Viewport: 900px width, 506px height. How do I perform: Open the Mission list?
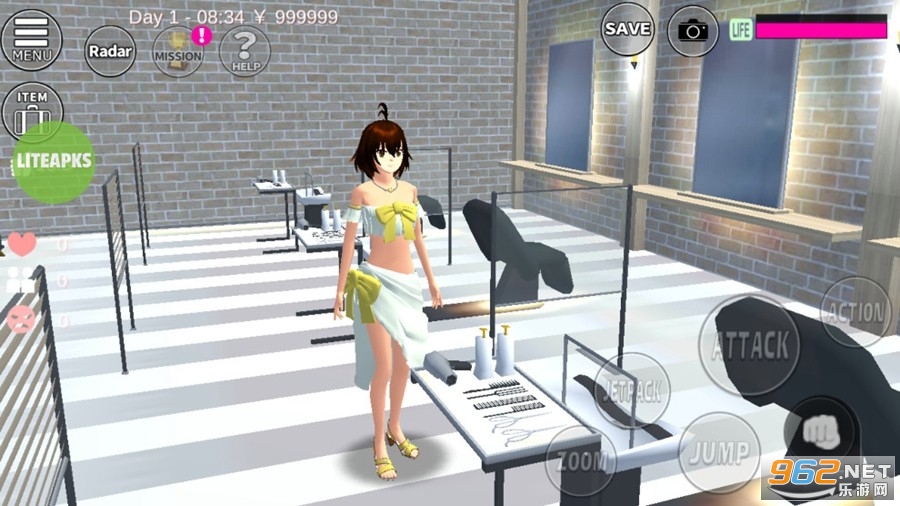pyautogui.click(x=178, y=51)
